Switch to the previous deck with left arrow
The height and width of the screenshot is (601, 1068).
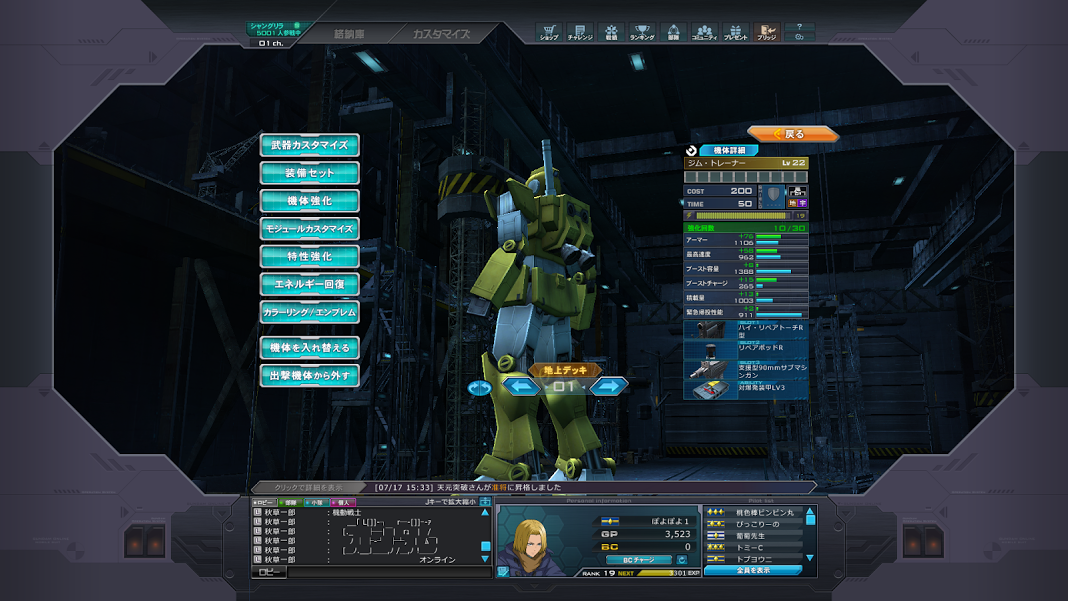pos(521,386)
